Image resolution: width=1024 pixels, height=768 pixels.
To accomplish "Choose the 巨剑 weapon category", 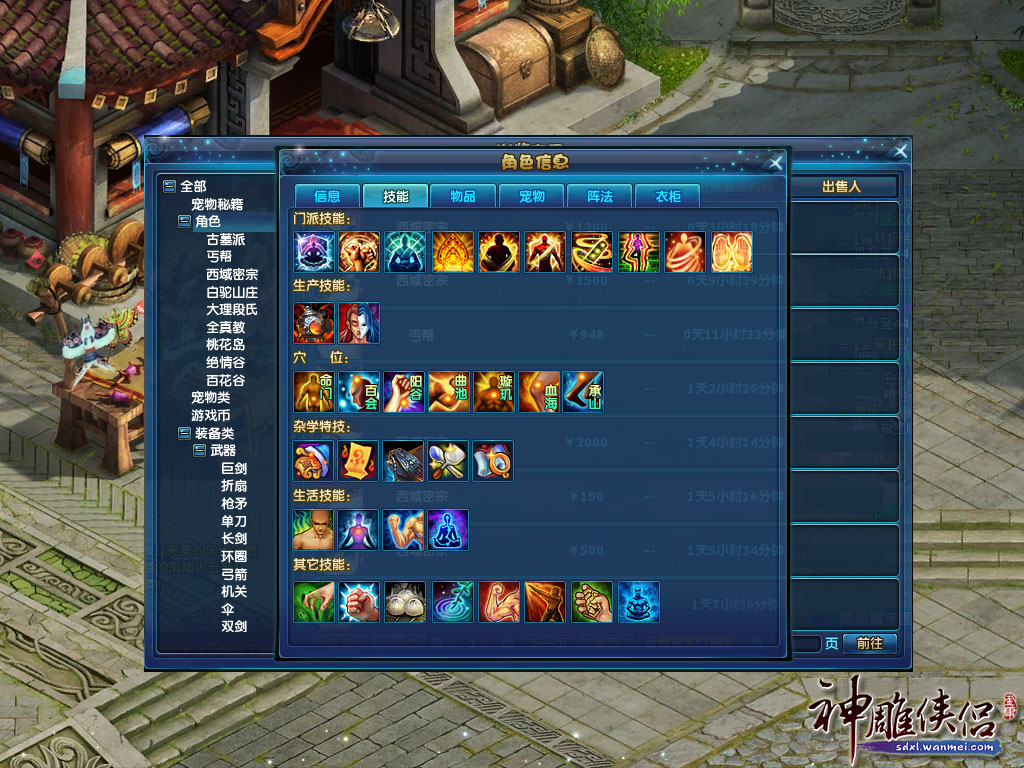I will 234,468.
